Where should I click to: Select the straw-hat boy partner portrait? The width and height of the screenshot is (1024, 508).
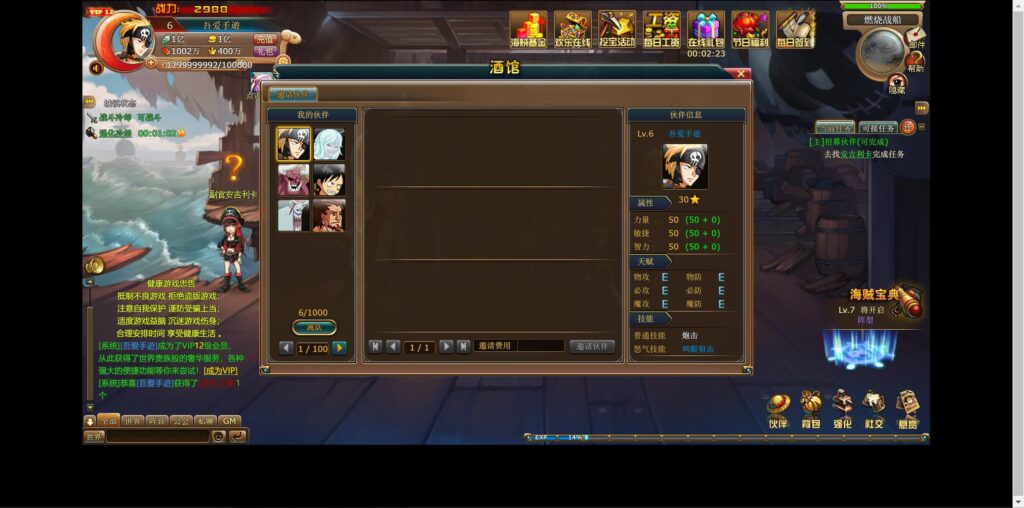[x=328, y=180]
